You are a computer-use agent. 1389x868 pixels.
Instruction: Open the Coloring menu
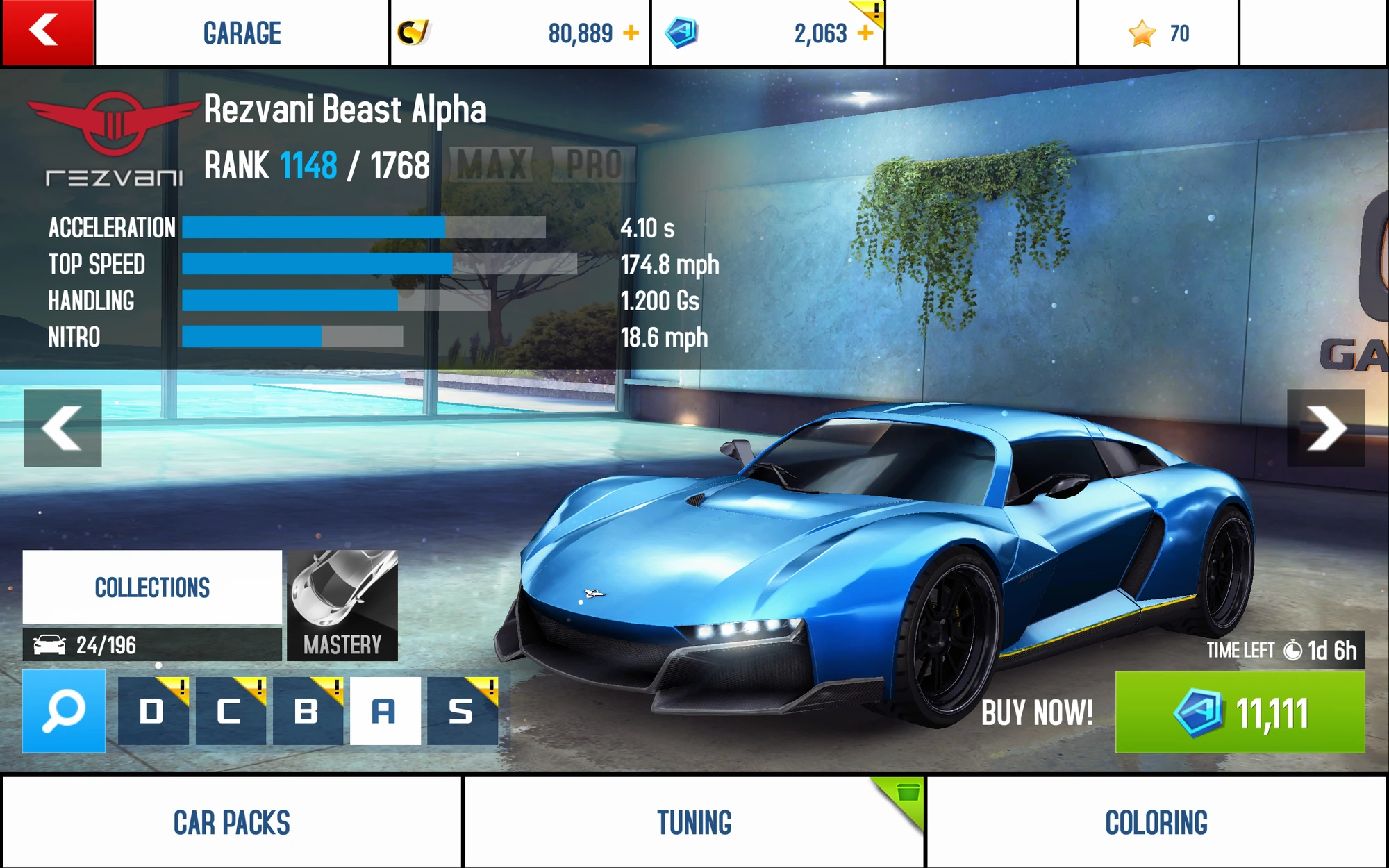(1156, 822)
